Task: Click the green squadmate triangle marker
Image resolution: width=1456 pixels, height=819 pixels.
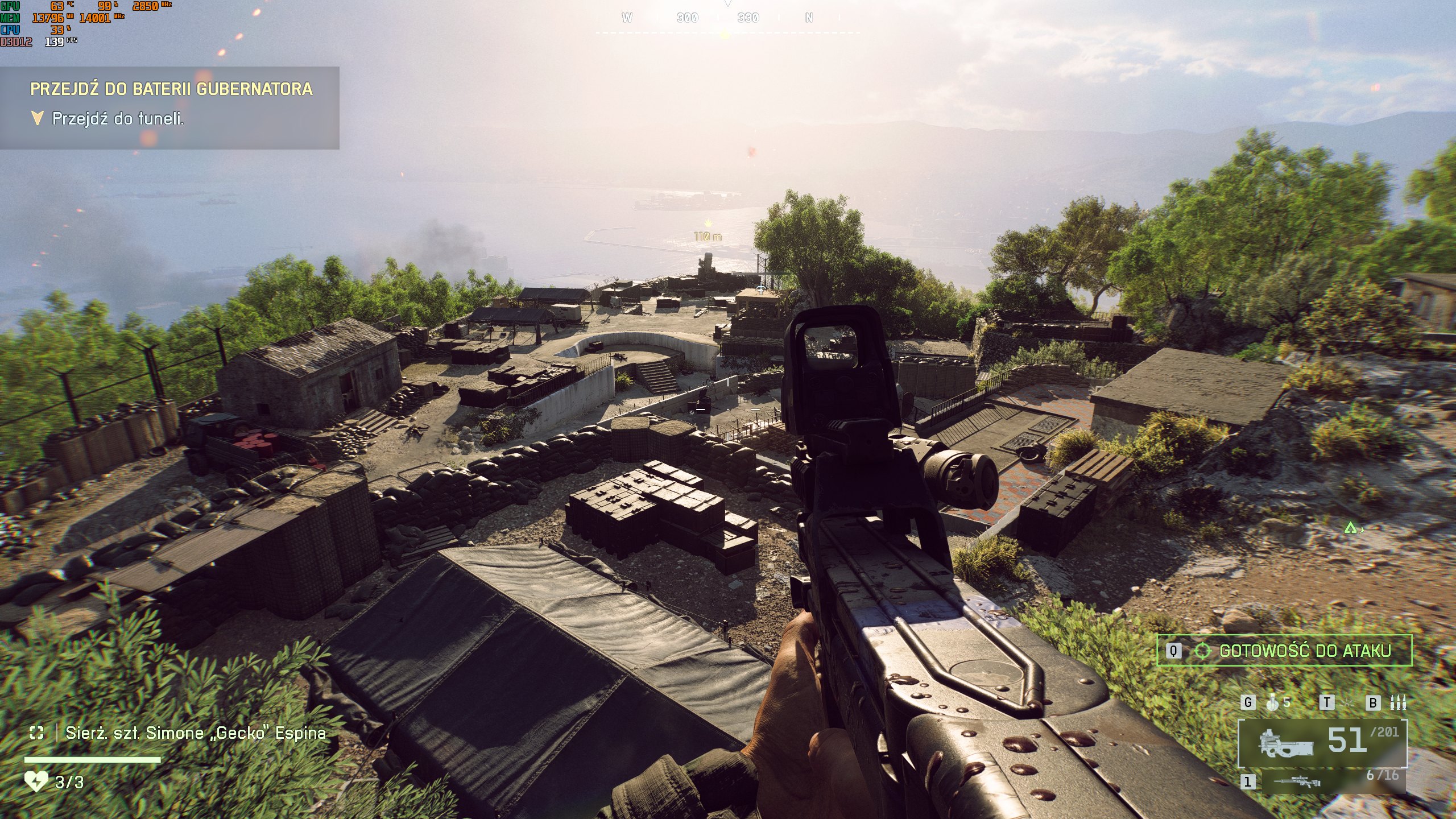Action: [x=1350, y=528]
